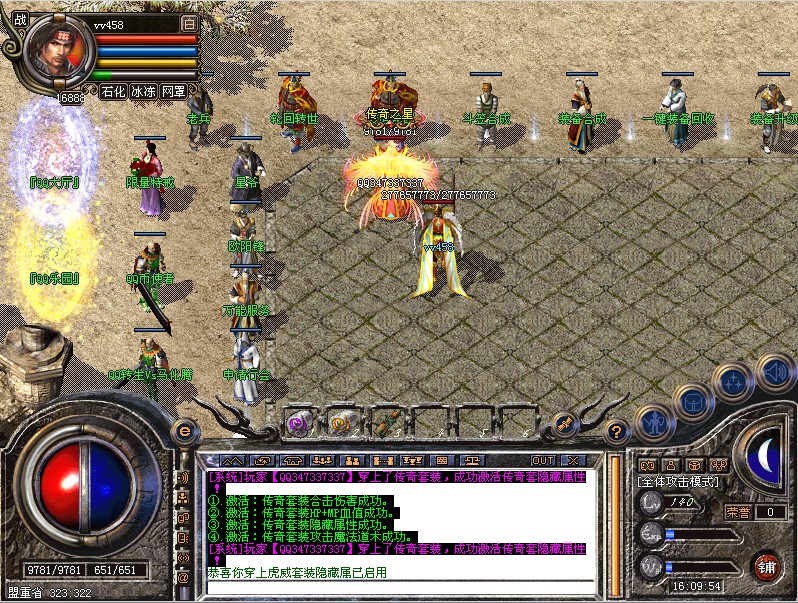Close the chat panel with the X button
Image resolution: width=798 pixels, height=603 pixels.
click(x=572, y=460)
